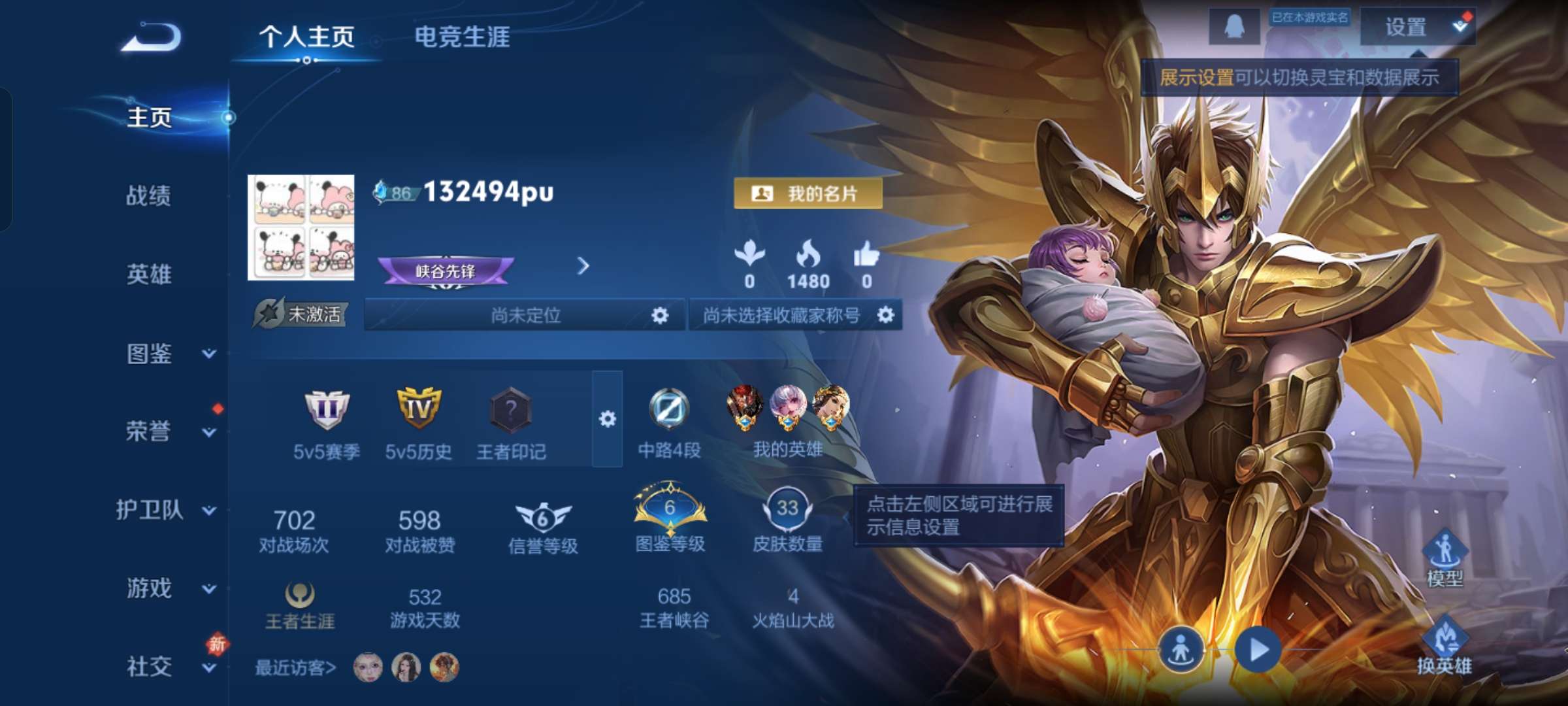Click the gear next to 尚未选择收藏家称号
1568x706 pixels.
887,314
